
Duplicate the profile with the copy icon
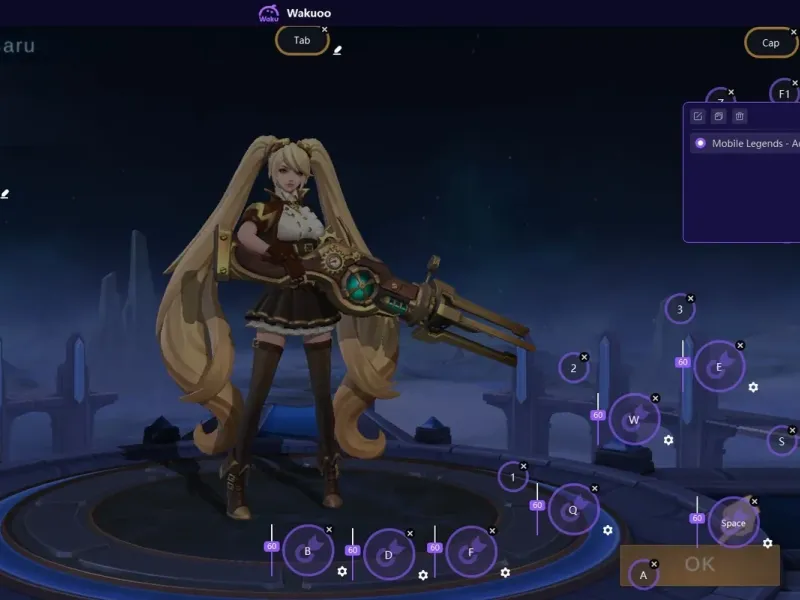pos(719,116)
